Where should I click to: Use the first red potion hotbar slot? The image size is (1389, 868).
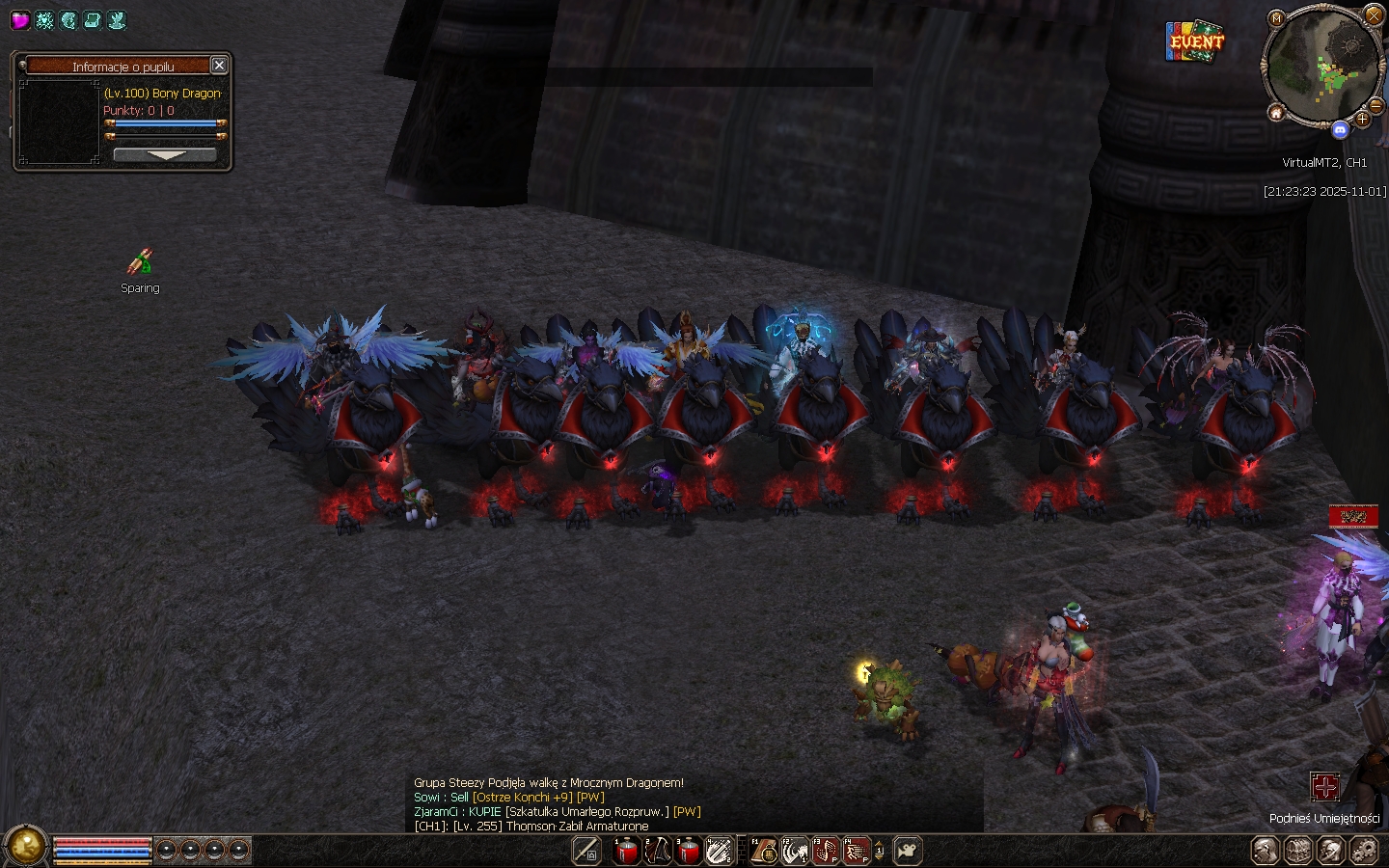pos(627,851)
